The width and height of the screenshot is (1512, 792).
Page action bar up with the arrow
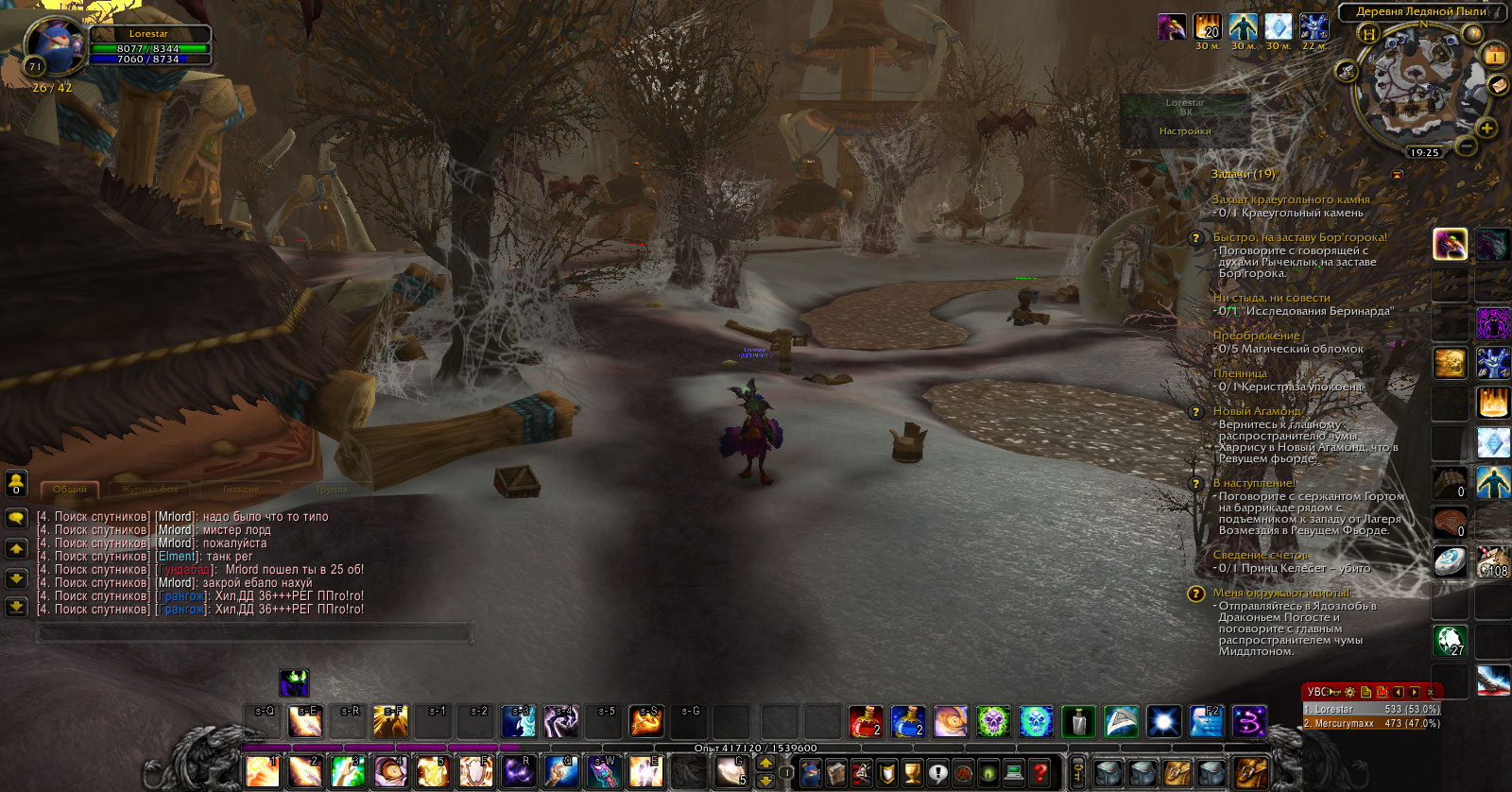pyautogui.click(x=765, y=764)
